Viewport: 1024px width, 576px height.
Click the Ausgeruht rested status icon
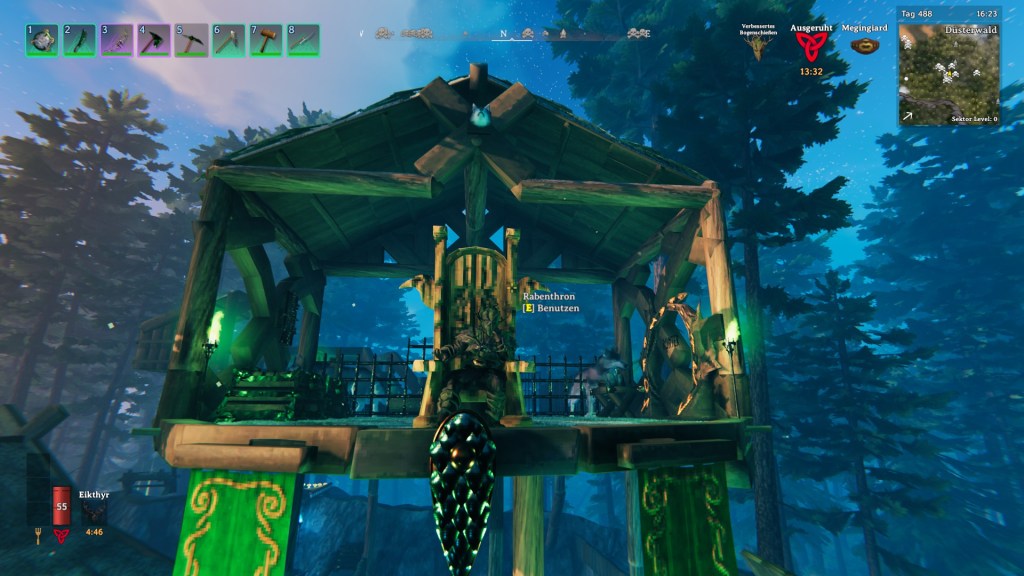[x=811, y=47]
